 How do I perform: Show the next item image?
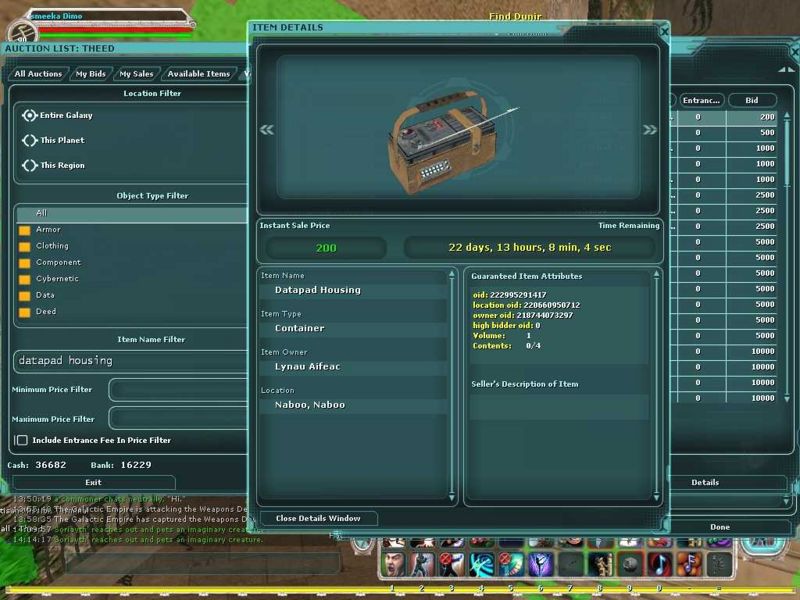650,129
